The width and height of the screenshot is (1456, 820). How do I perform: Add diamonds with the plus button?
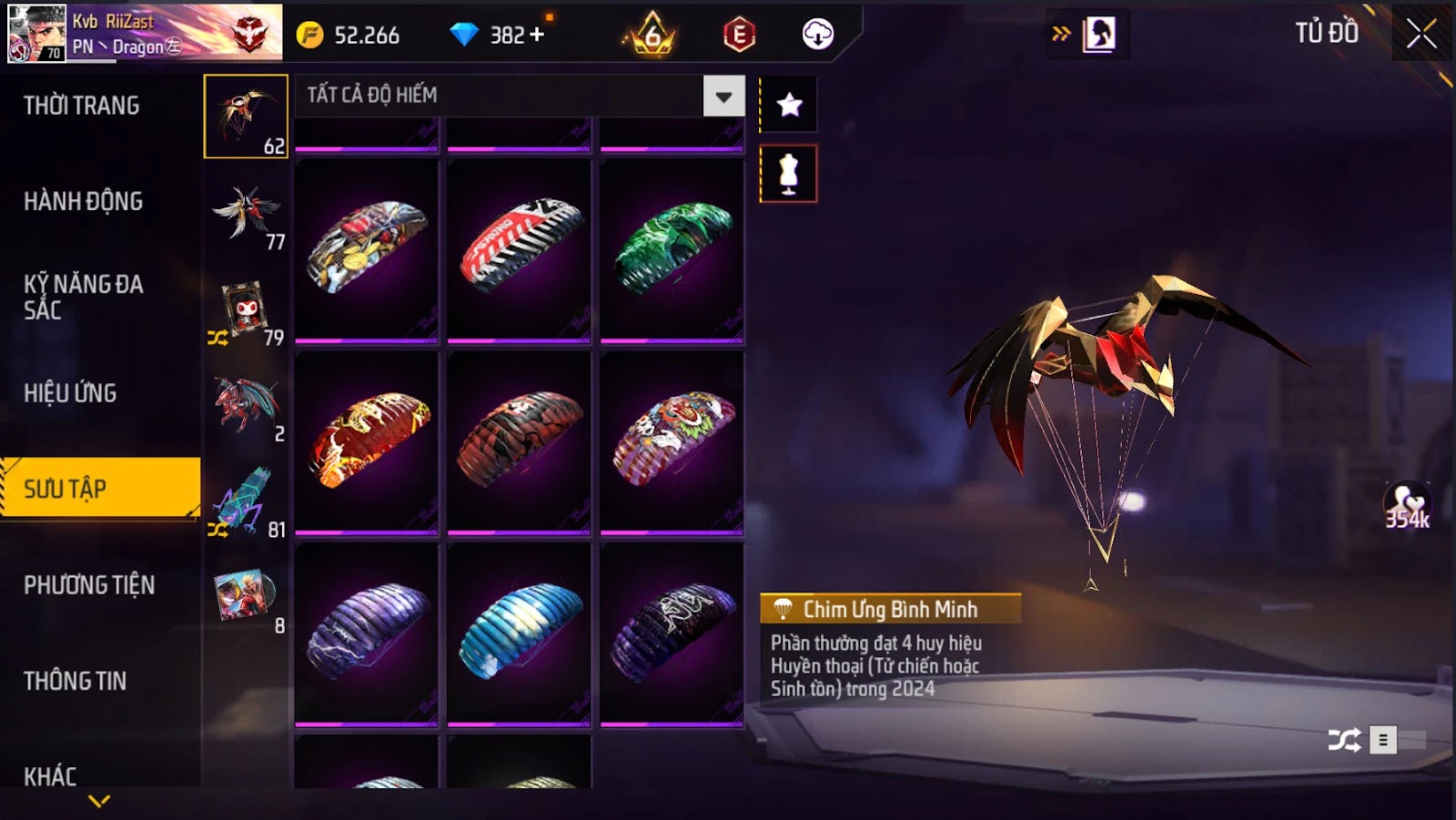tap(537, 35)
